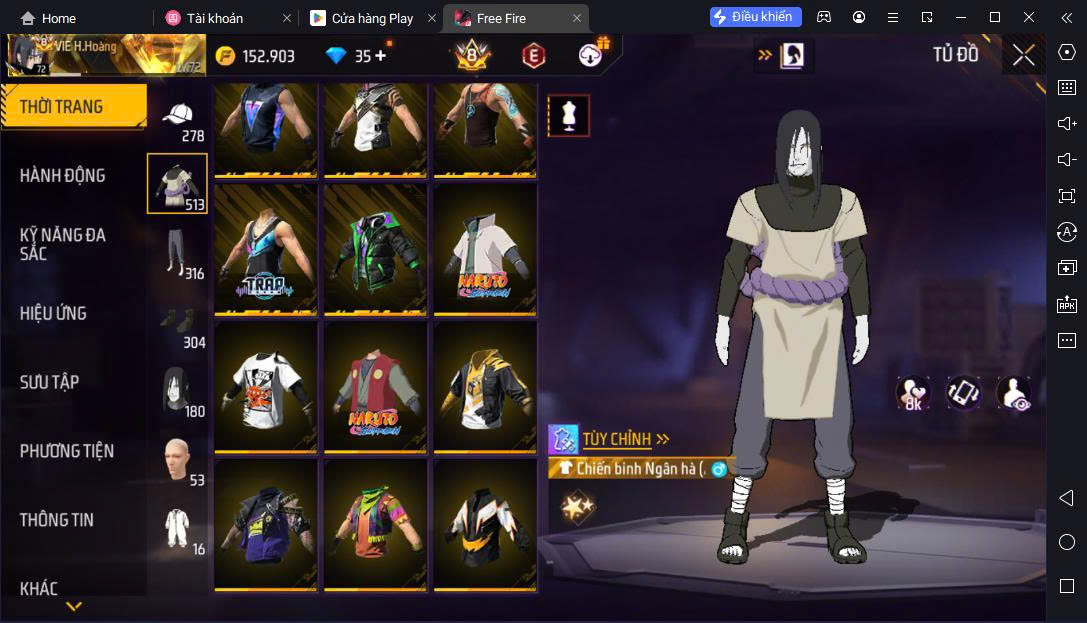Viewport: 1087px width, 623px height.
Task: Choose the pants subcategory showing 316
Action: [179, 254]
